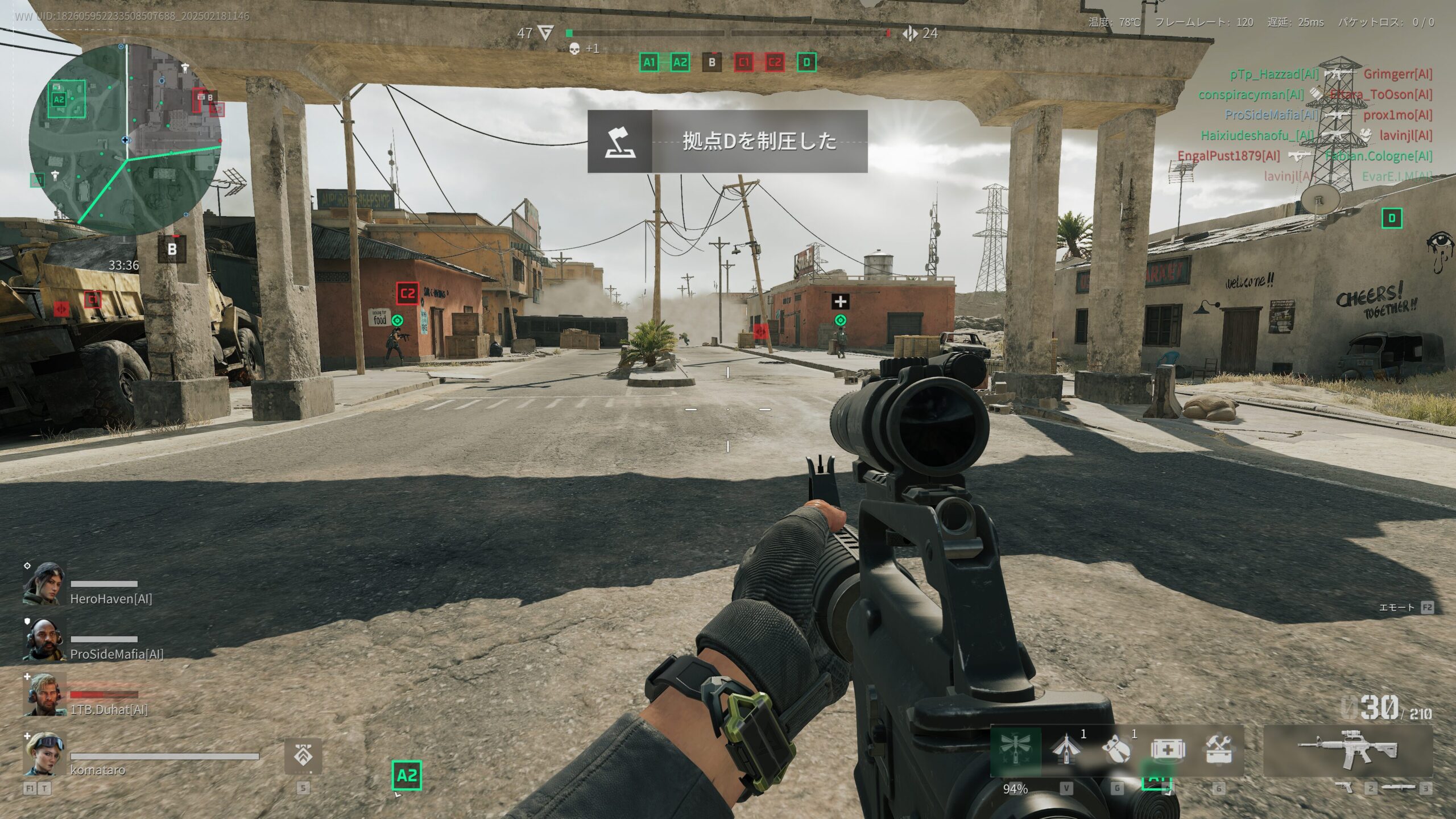1456x819 pixels.
Task: Select the C1 objective indicator in the top bar
Action: pos(743,63)
